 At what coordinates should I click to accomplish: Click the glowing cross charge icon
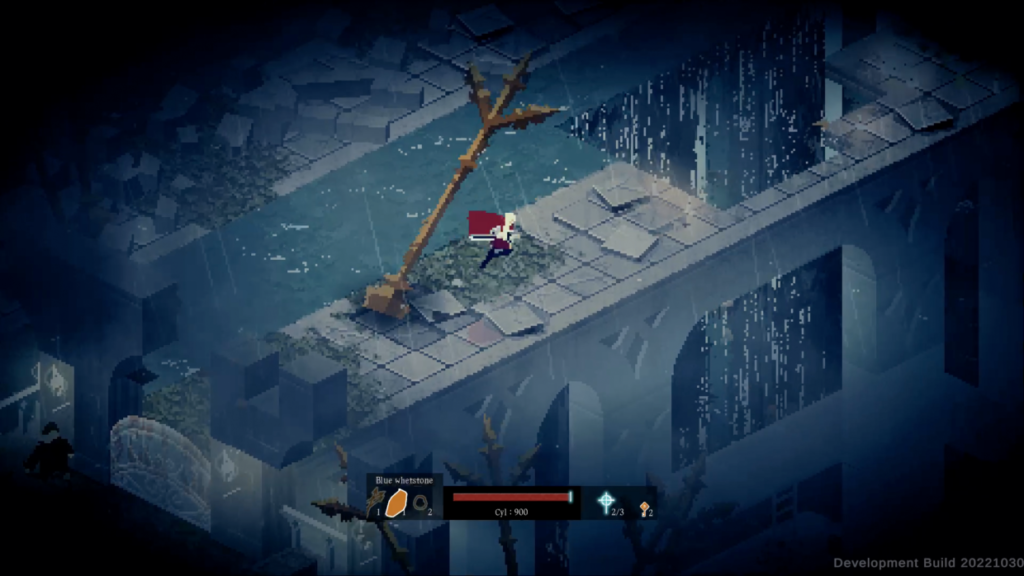pyautogui.click(x=605, y=502)
